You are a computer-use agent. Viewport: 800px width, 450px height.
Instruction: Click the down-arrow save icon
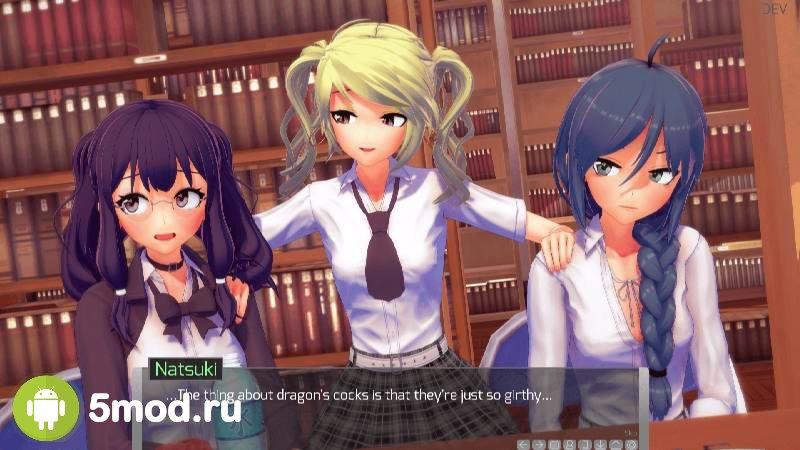point(600,444)
